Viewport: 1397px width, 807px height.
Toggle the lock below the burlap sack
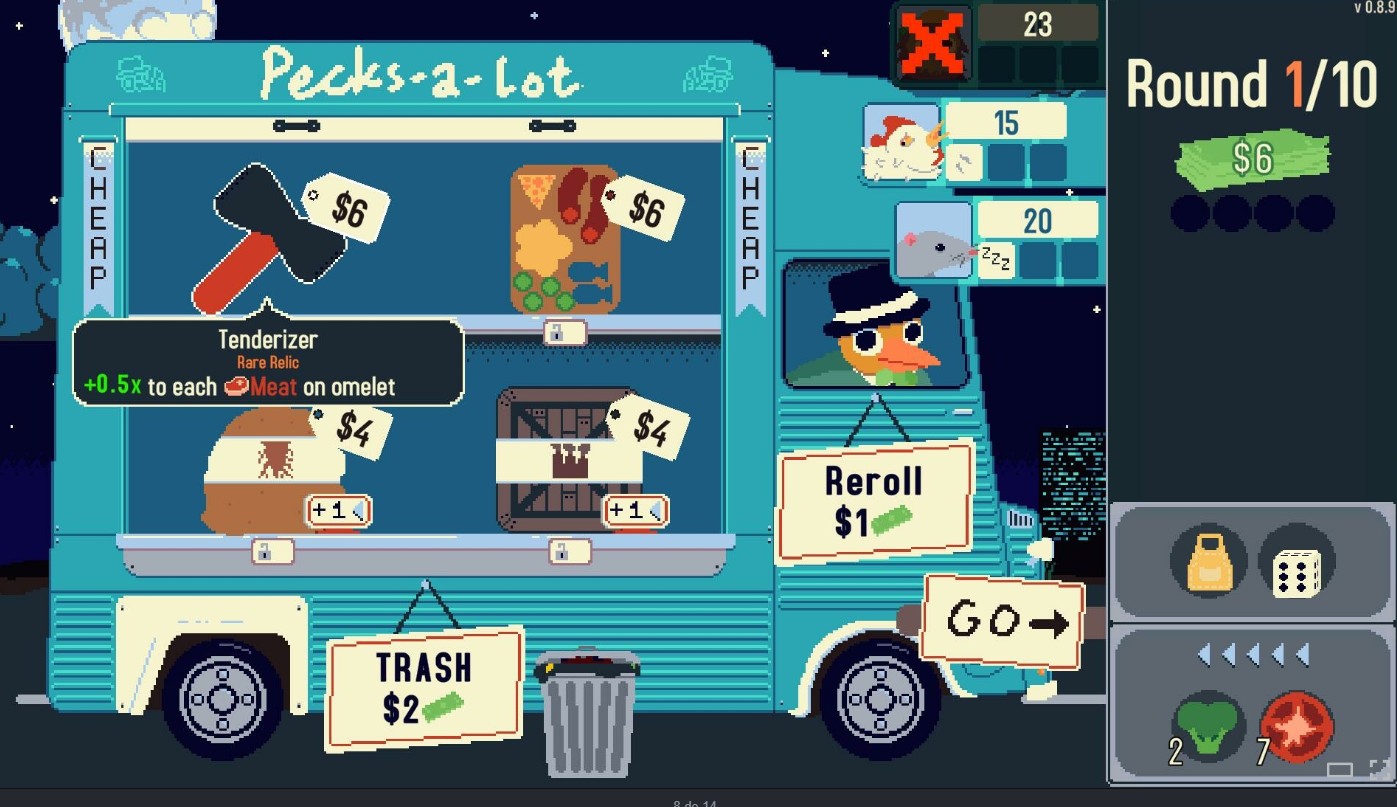272,551
